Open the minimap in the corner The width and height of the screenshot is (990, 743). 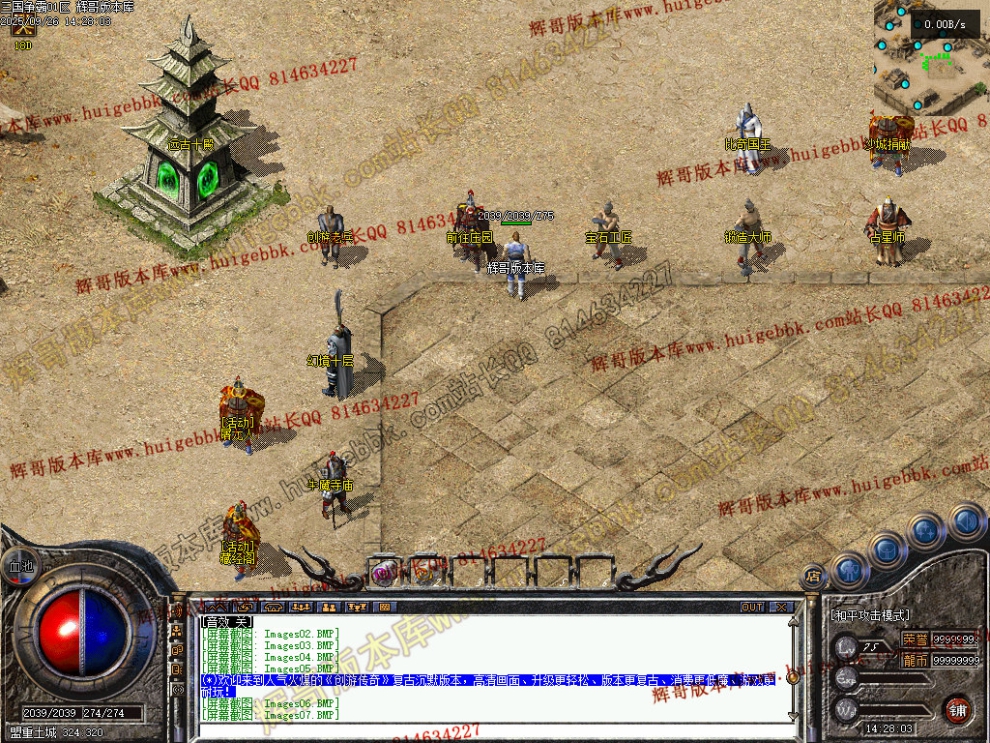pos(930,57)
